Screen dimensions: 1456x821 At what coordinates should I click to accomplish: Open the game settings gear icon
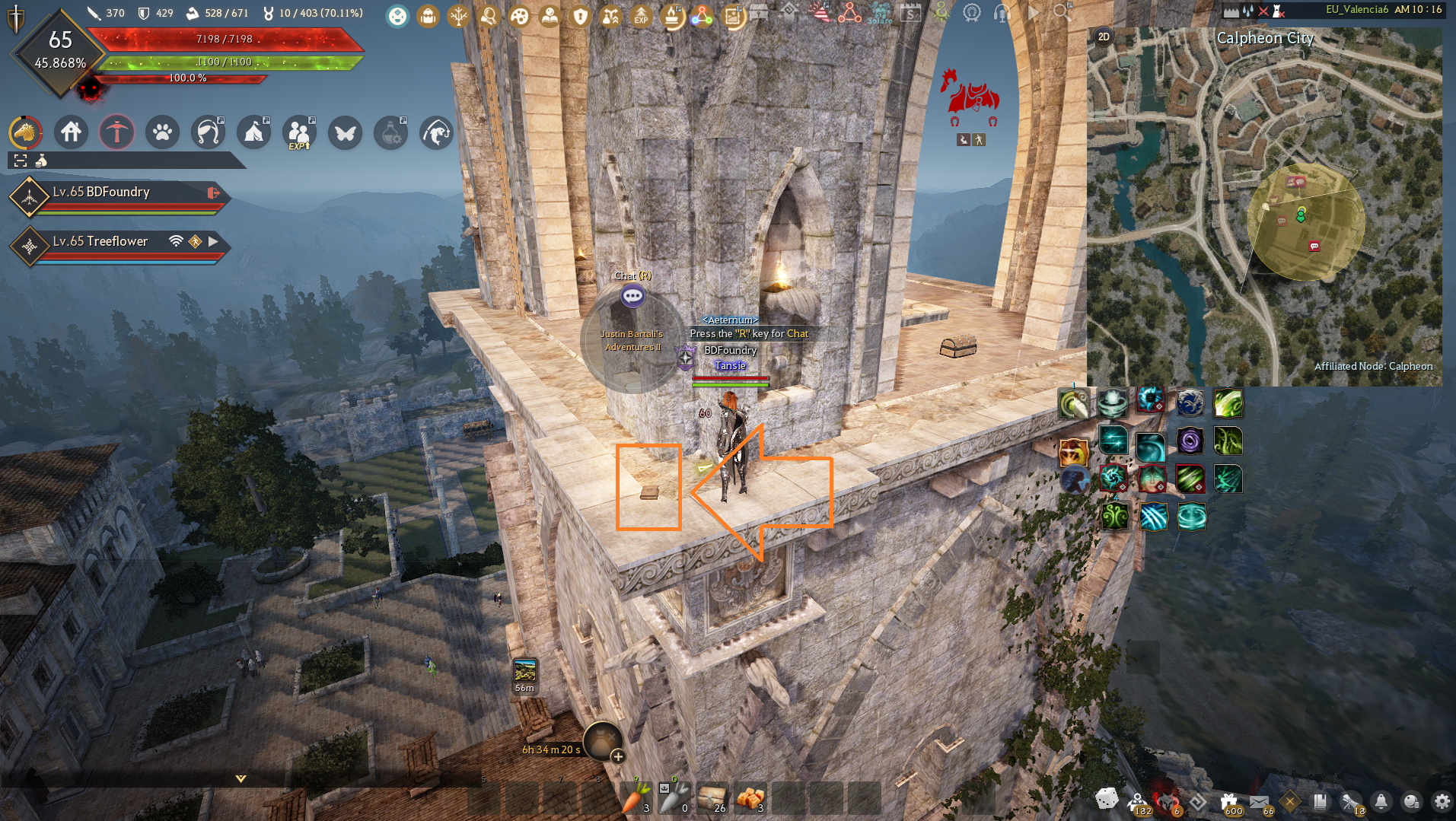1442,801
